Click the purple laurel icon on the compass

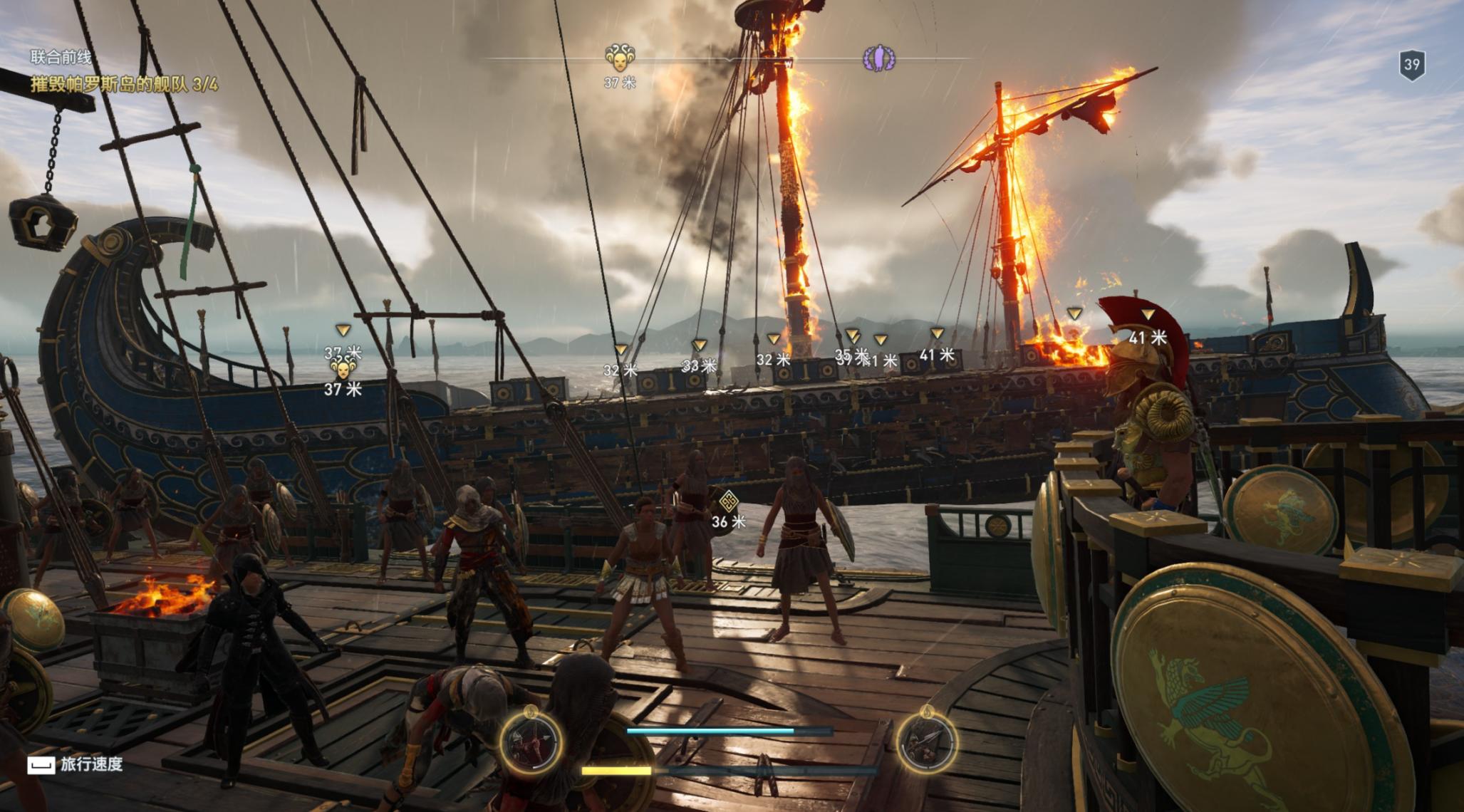(879, 58)
